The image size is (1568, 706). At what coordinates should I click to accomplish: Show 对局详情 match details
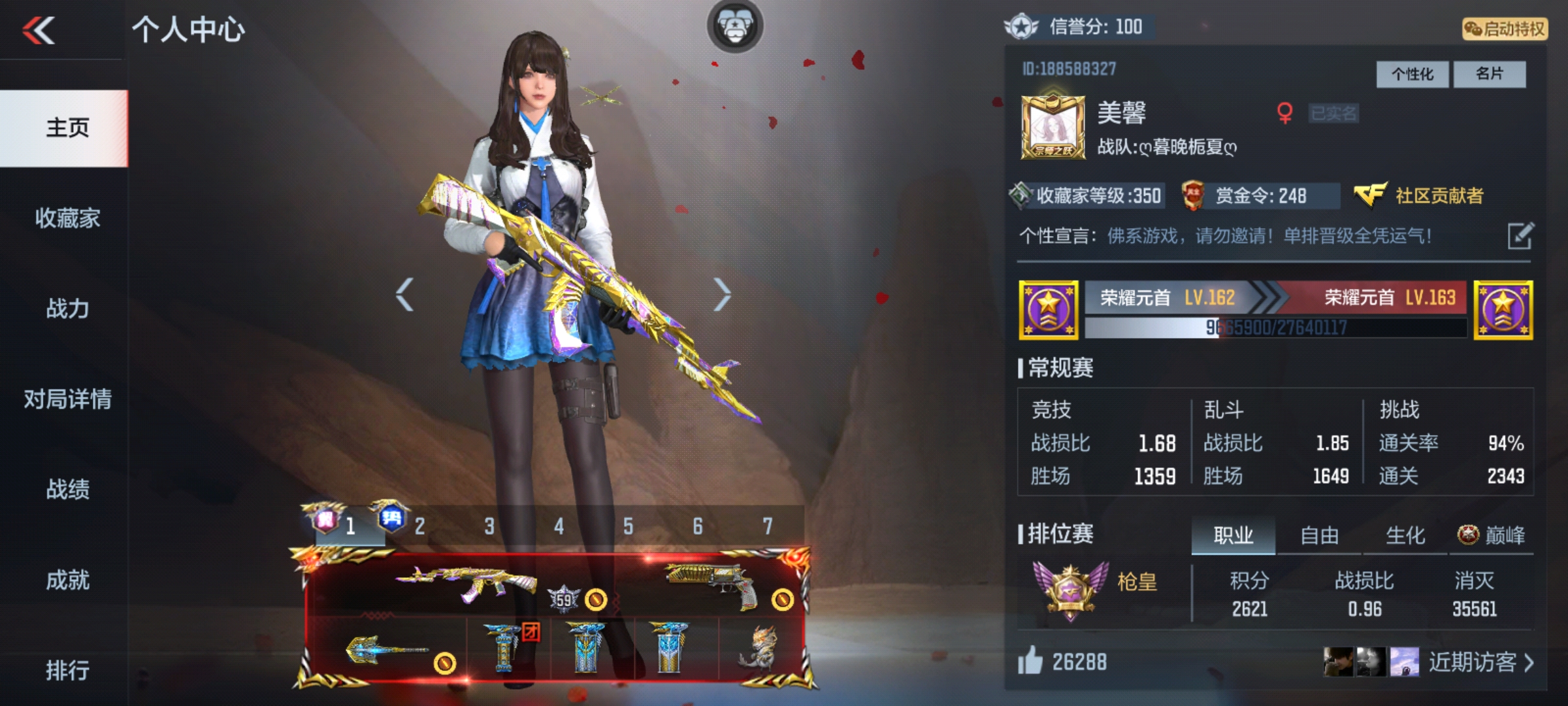(x=67, y=399)
